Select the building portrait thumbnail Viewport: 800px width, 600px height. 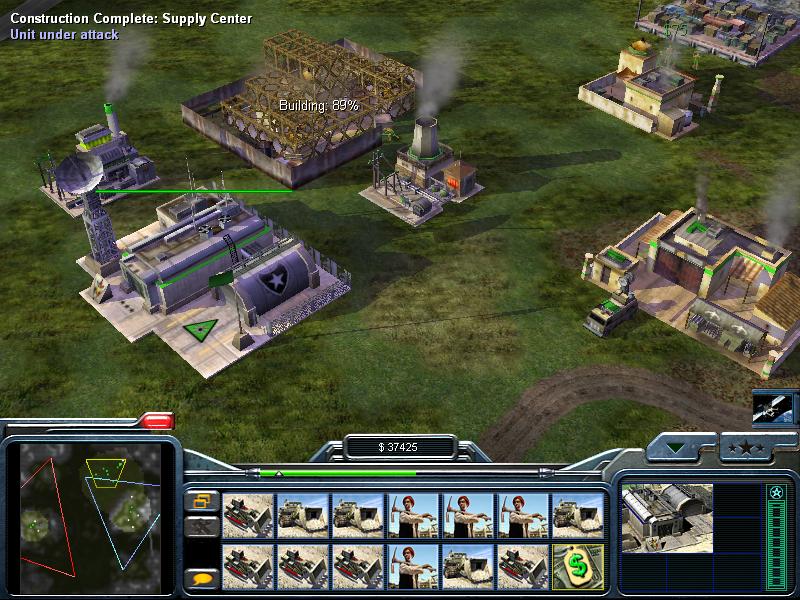click(x=667, y=516)
